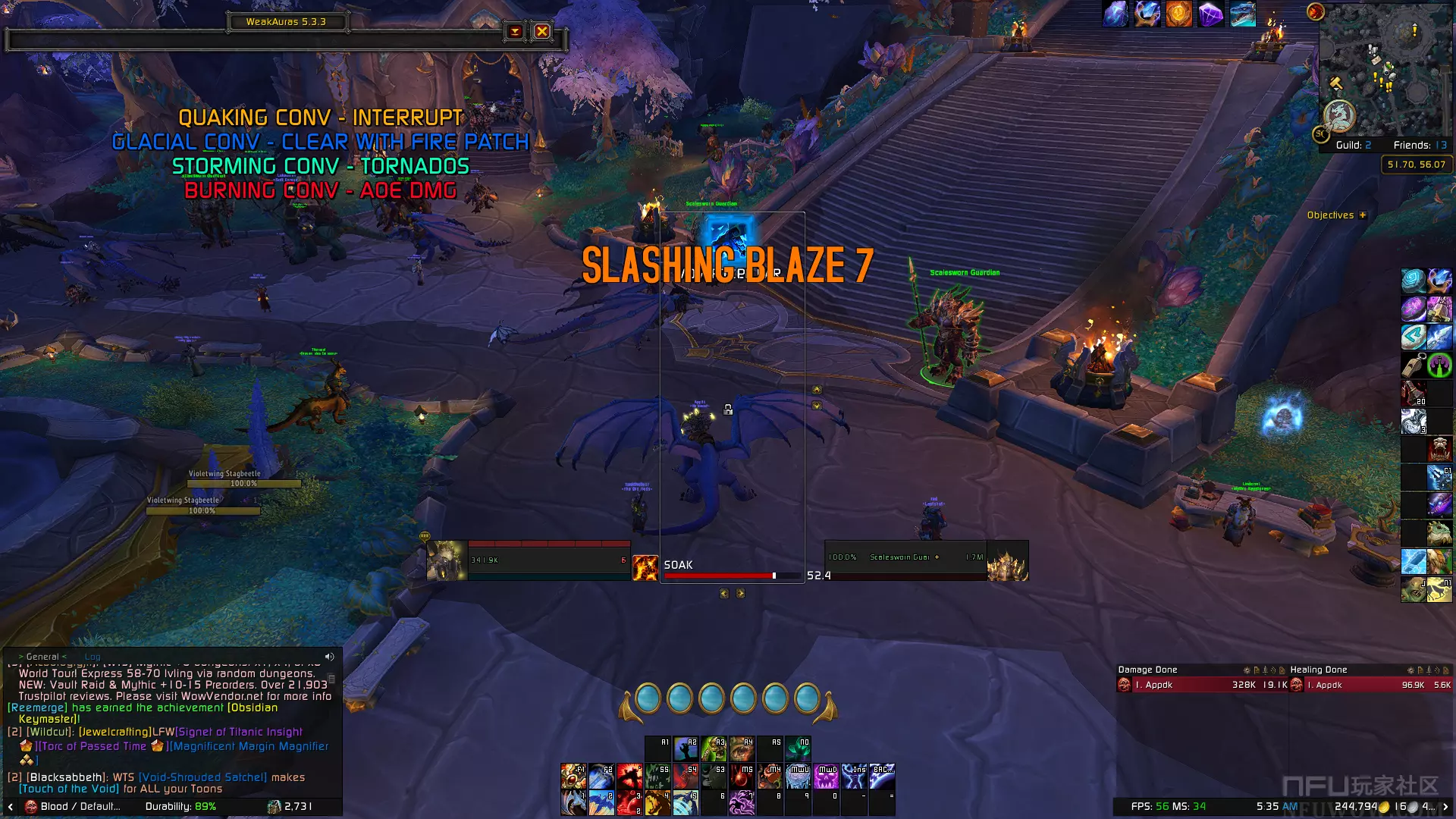The width and height of the screenshot is (1456, 819).
Task: Use the purple skull ability
Action: tap(827, 777)
